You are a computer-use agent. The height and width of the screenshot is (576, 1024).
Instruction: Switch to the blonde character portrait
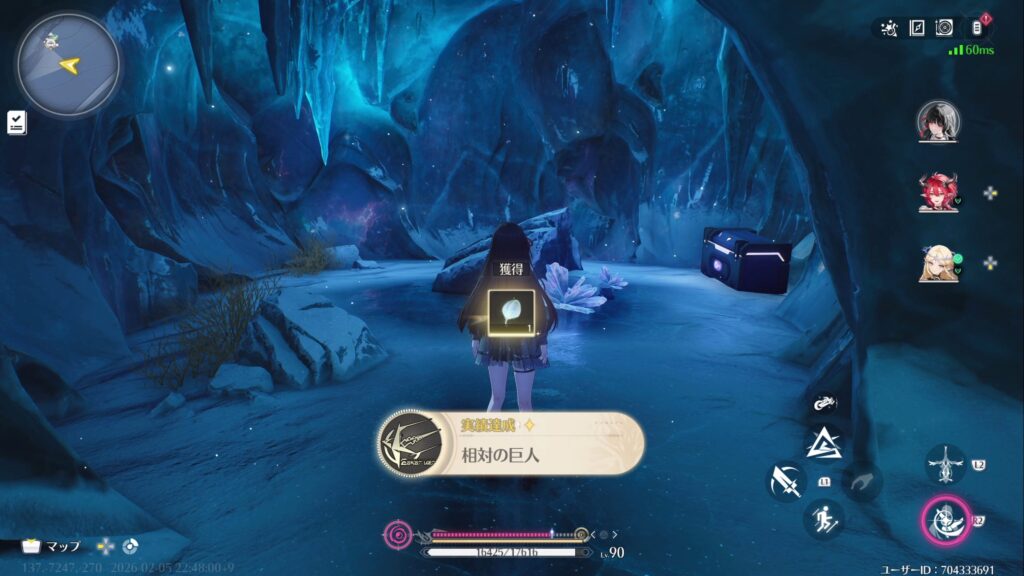[938, 263]
